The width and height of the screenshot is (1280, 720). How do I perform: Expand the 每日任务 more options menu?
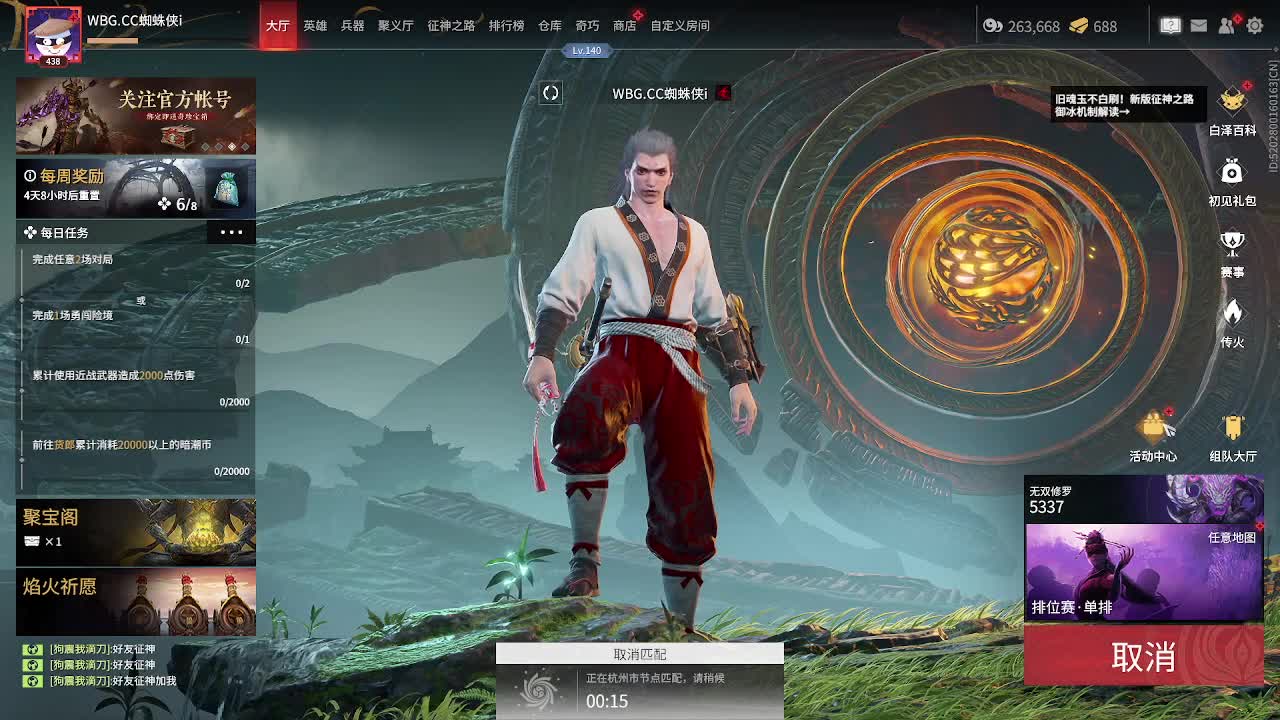pyautogui.click(x=232, y=232)
